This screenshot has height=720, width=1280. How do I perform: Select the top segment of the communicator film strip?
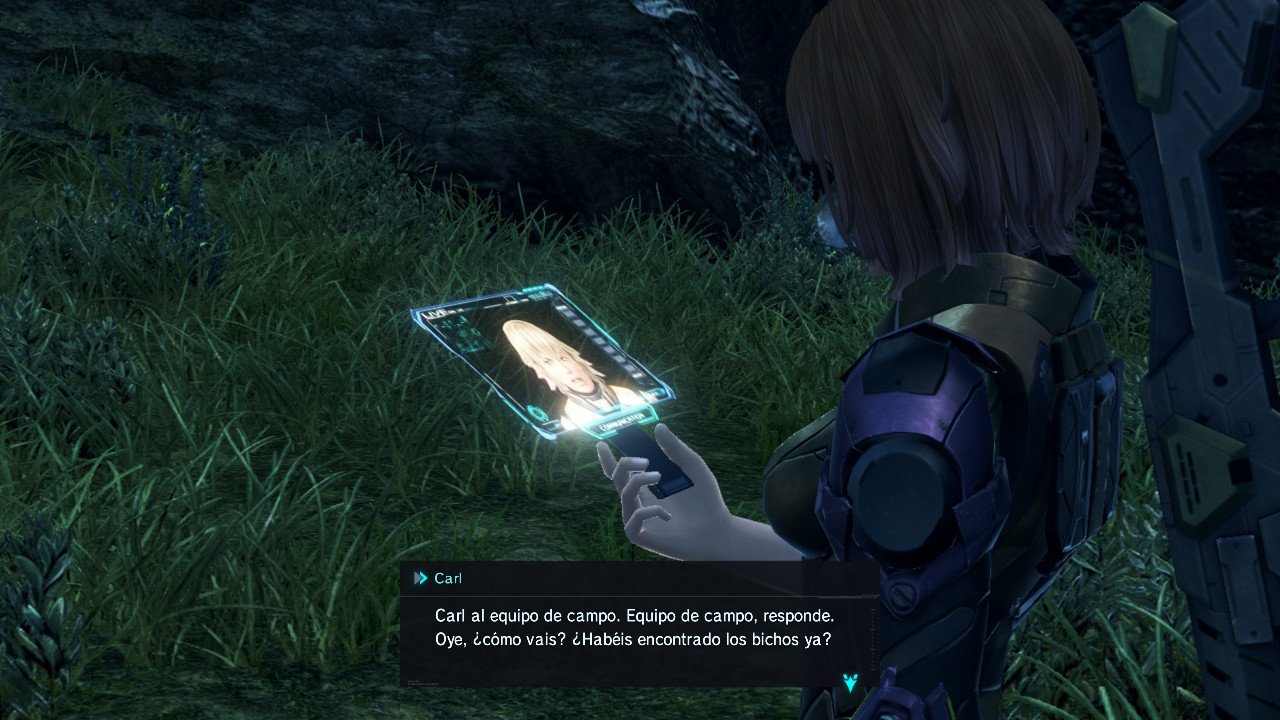[x=561, y=310]
